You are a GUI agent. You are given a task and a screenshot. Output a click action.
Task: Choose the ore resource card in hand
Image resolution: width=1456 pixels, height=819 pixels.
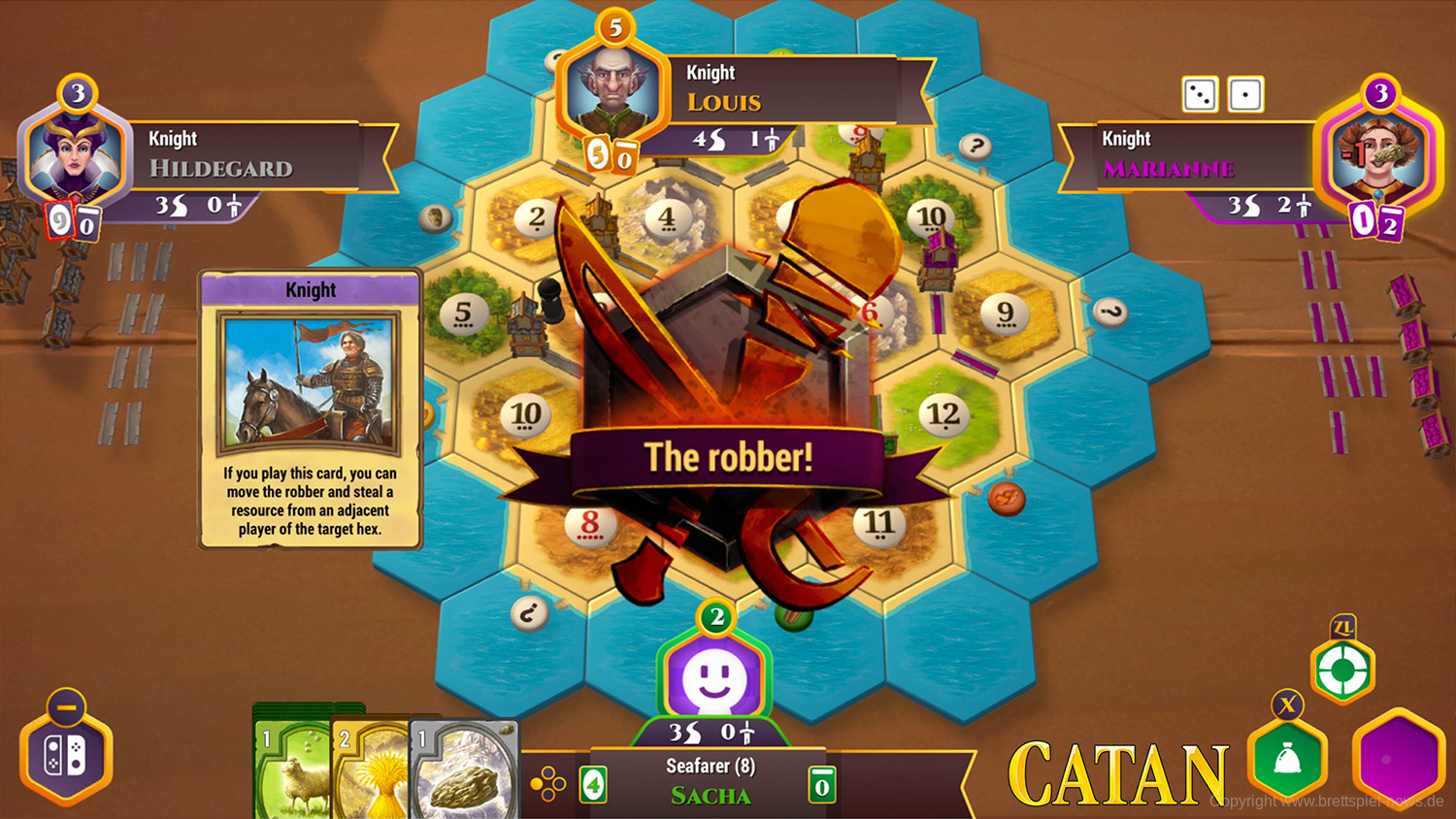(x=465, y=773)
